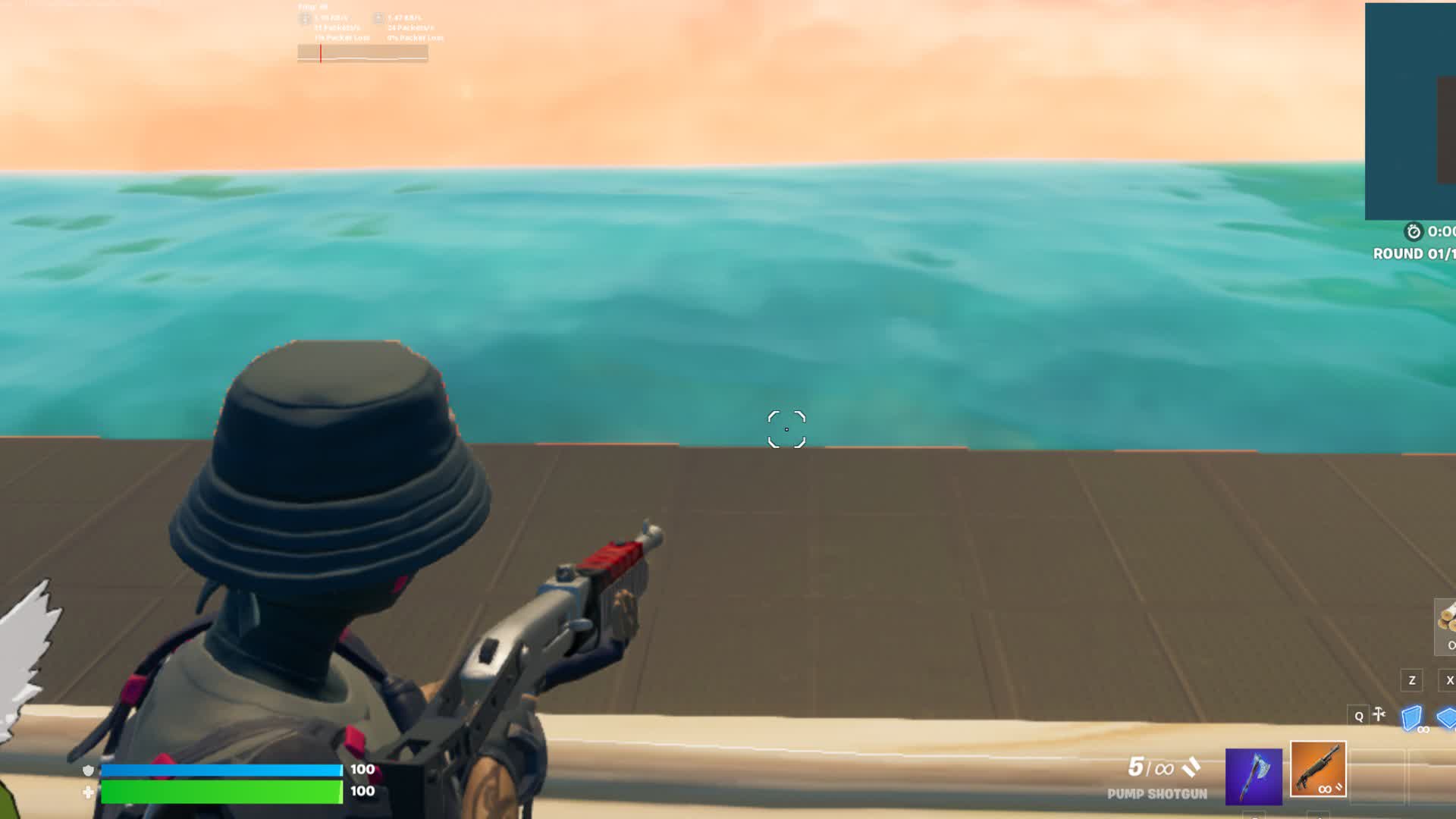Click the network performance graph
The height and width of the screenshot is (819, 1456).
click(362, 52)
